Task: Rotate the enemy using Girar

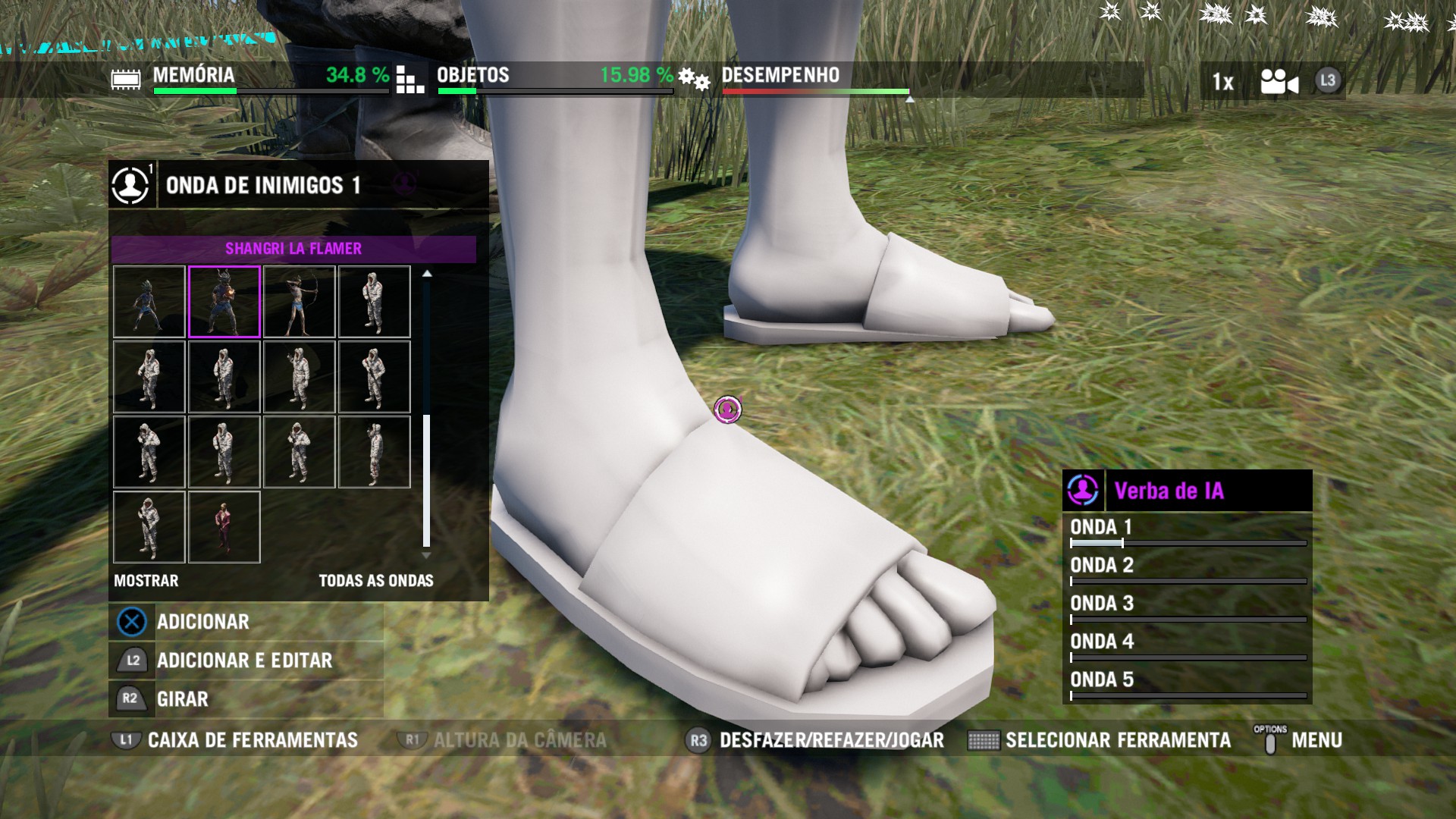Action: (x=182, y=699)
